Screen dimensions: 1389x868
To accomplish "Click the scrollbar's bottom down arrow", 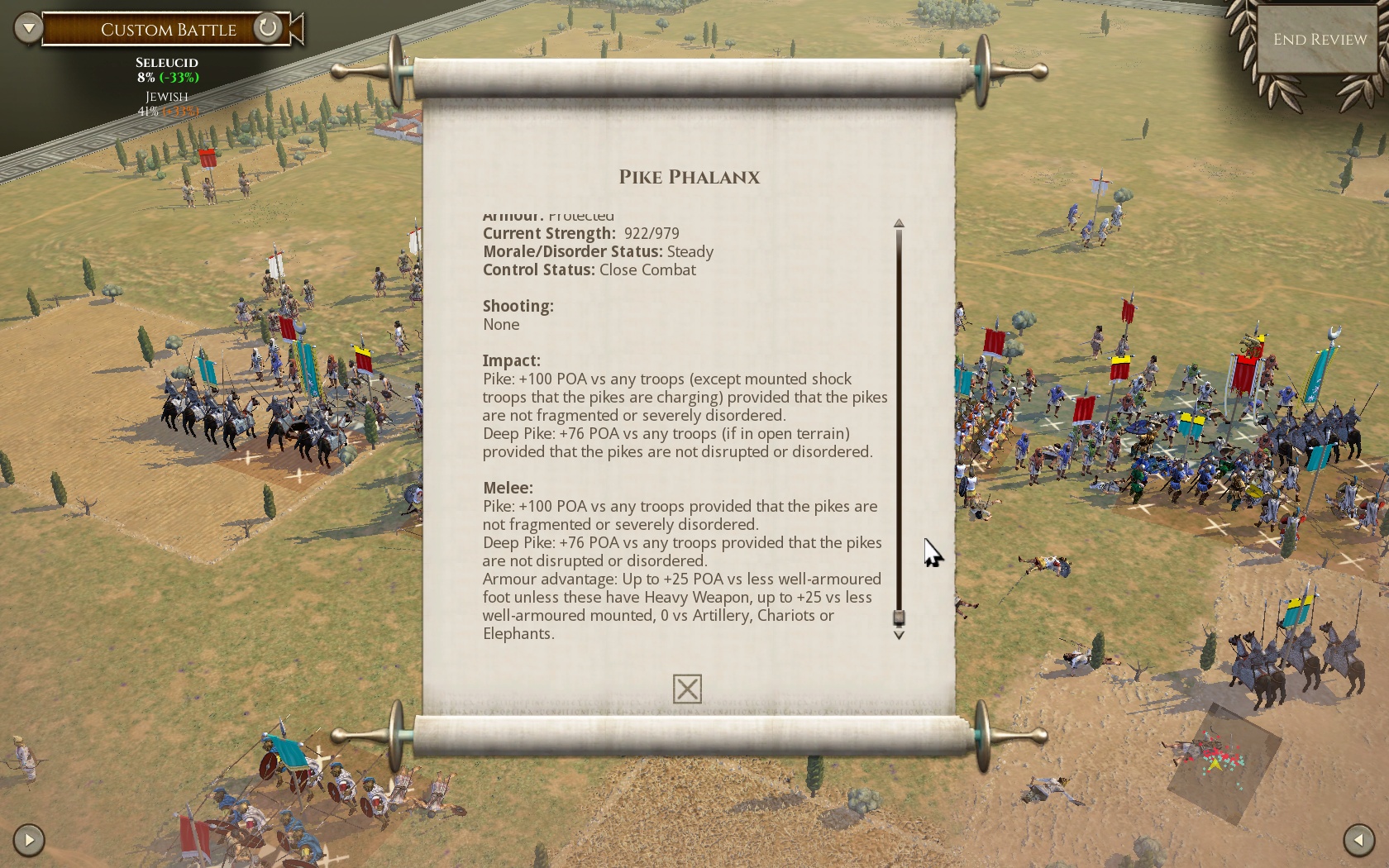I will (x=899, y=636).
